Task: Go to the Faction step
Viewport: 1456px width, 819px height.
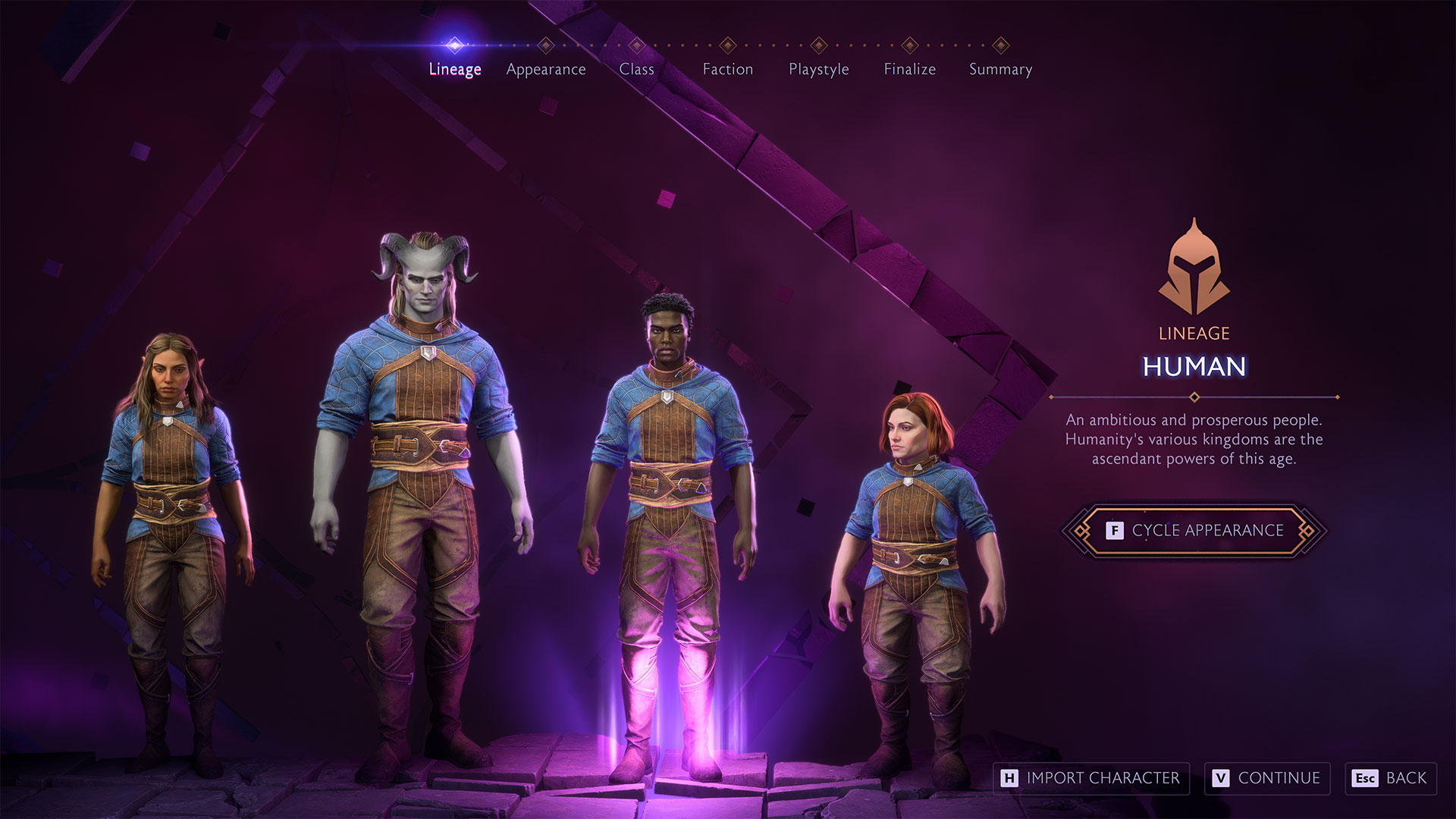Action: [x=728, y=69]
